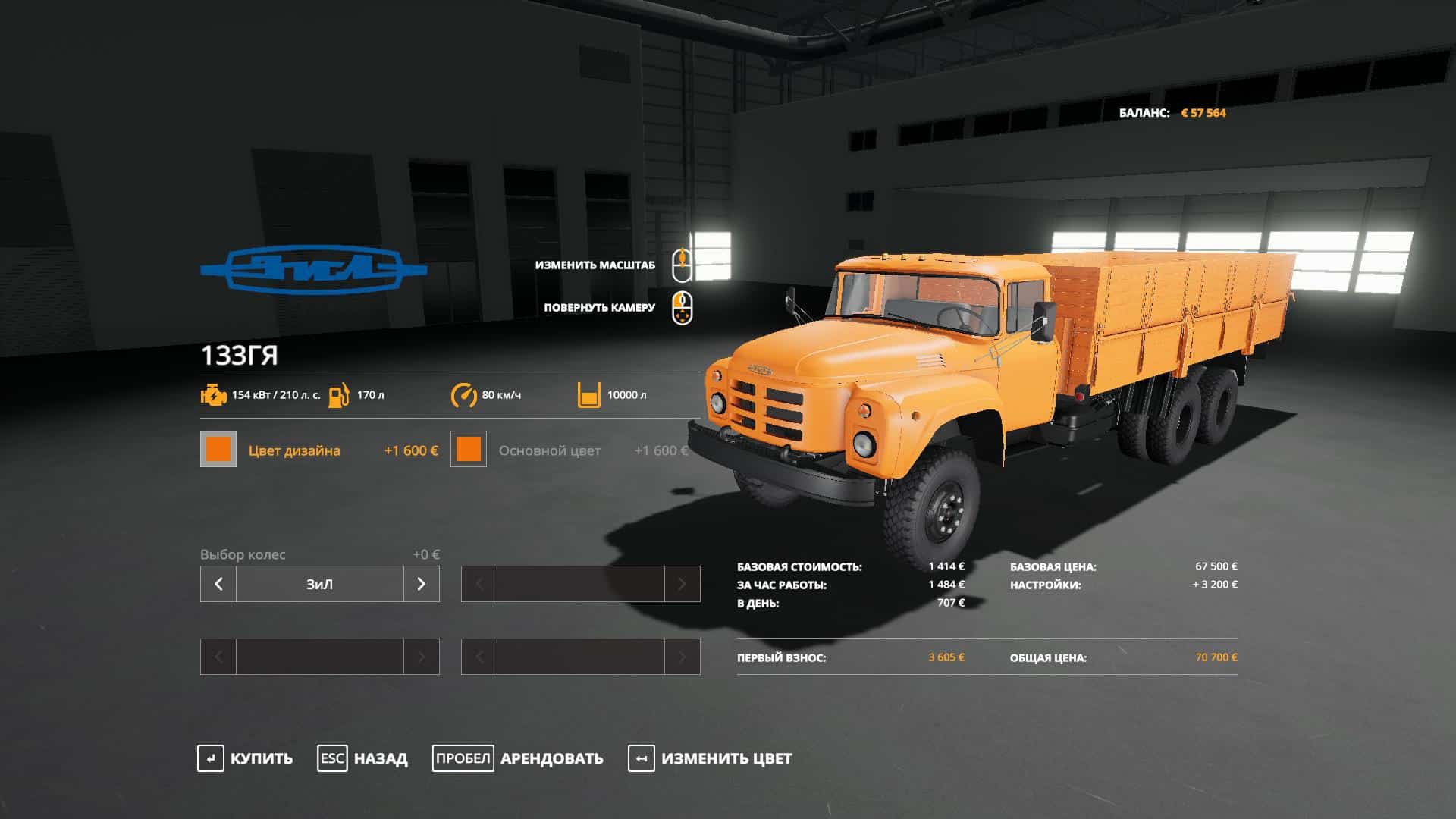
Task: Buy the truck with Купить
Action: [245, 758]
